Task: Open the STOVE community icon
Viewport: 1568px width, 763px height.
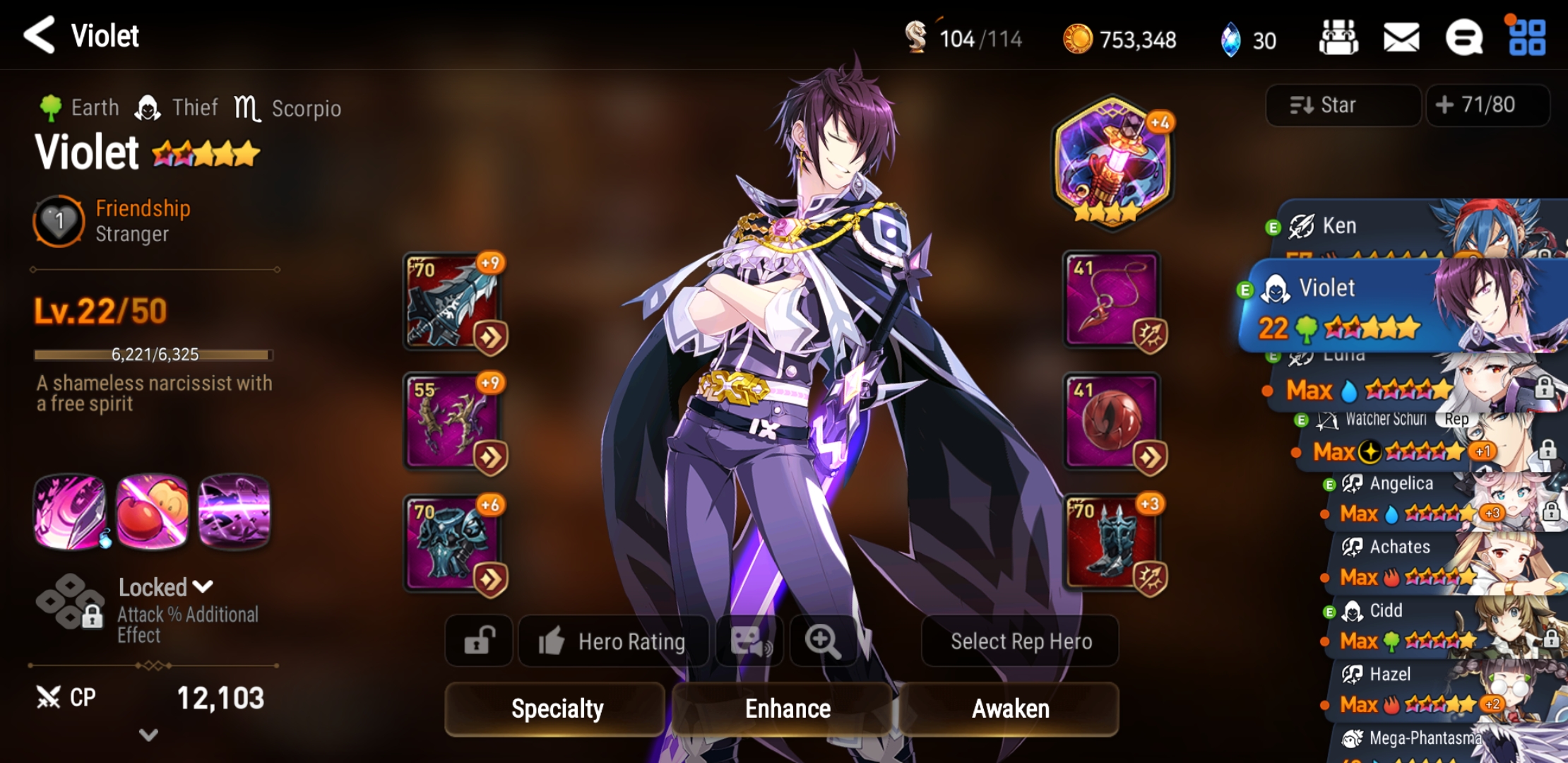Action: [x=1463, y=37]
